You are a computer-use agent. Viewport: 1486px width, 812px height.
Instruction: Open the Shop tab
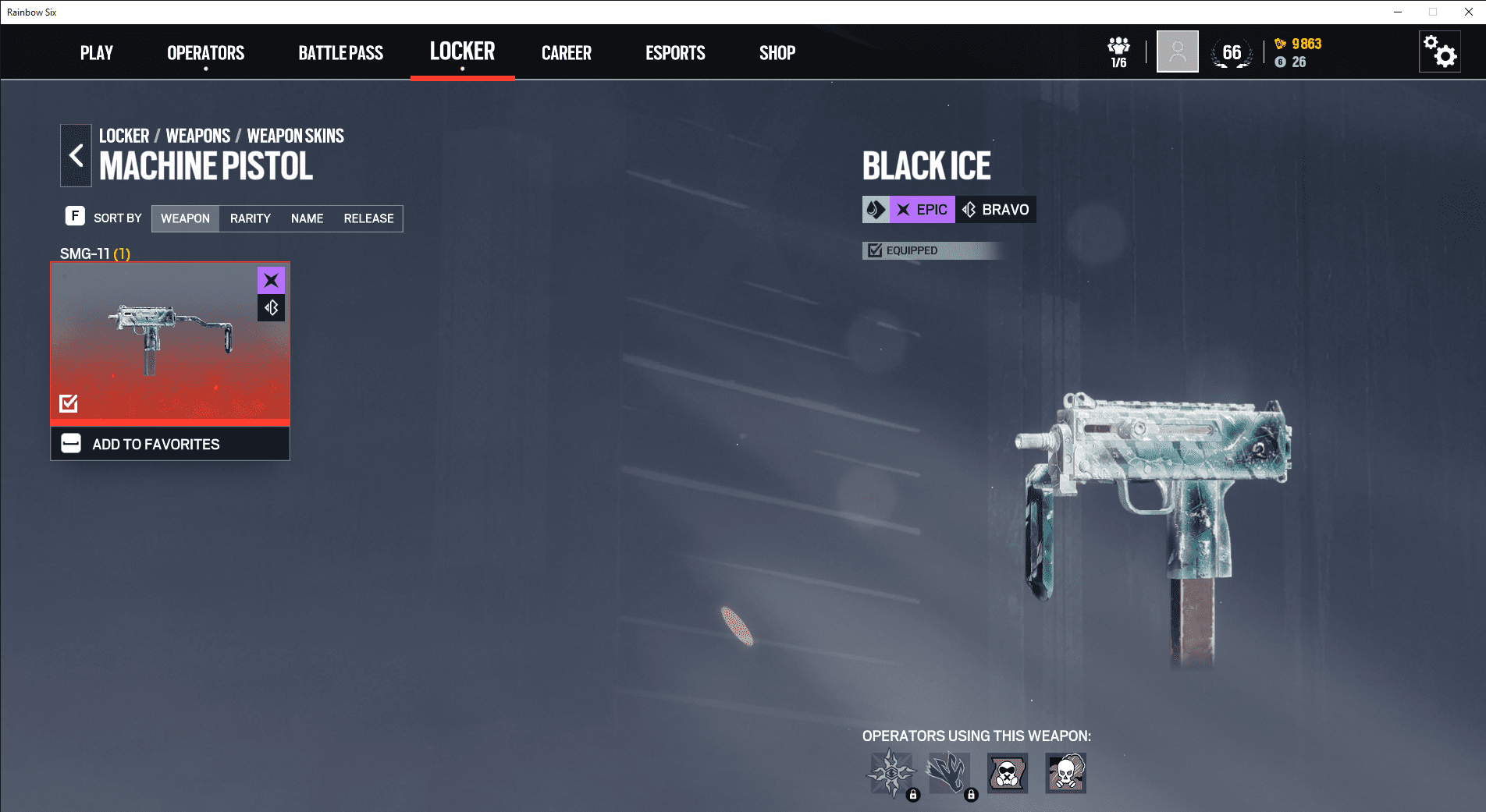tap(777, 53)
